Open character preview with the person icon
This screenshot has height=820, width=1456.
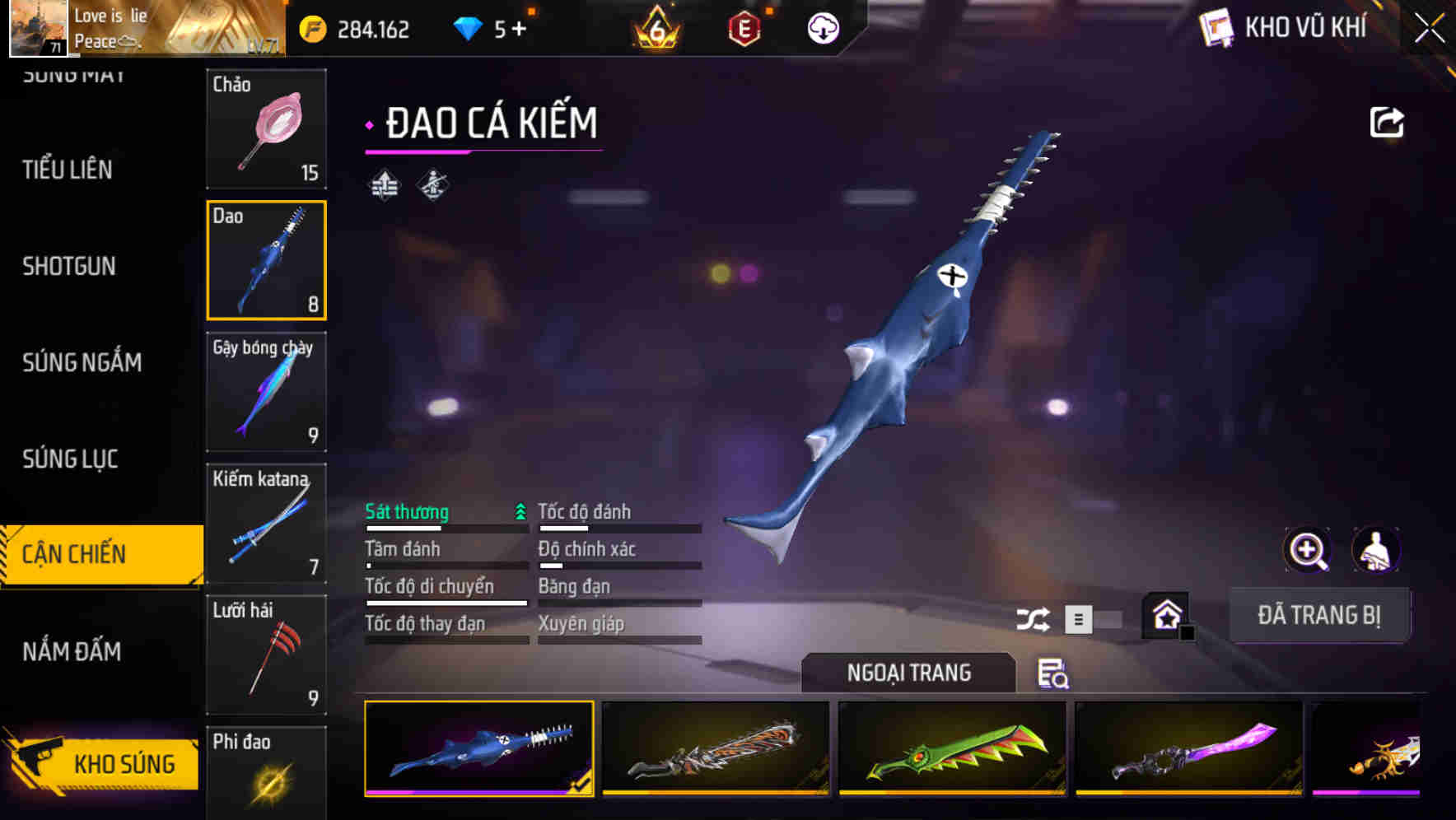point(1376,549)
